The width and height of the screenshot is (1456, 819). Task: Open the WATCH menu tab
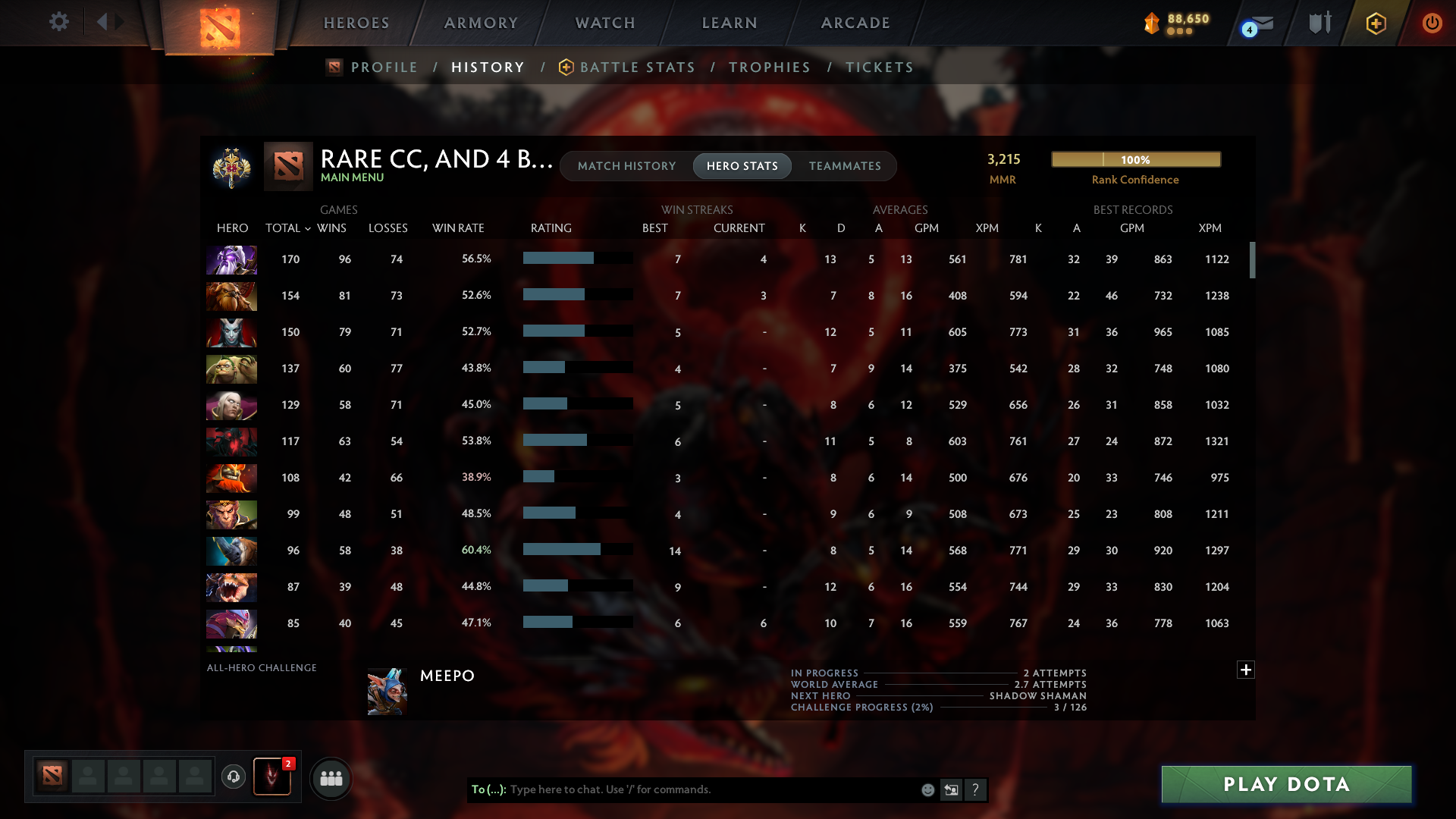coord(604,23)
